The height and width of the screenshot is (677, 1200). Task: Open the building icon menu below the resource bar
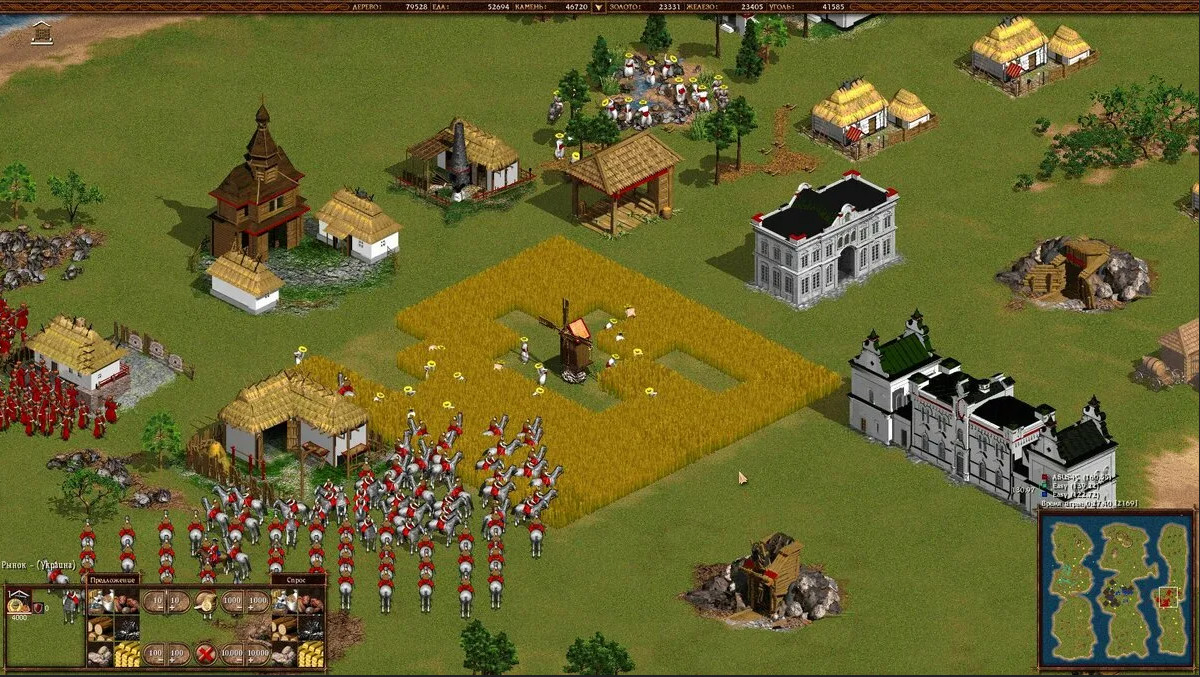[42, 33]
